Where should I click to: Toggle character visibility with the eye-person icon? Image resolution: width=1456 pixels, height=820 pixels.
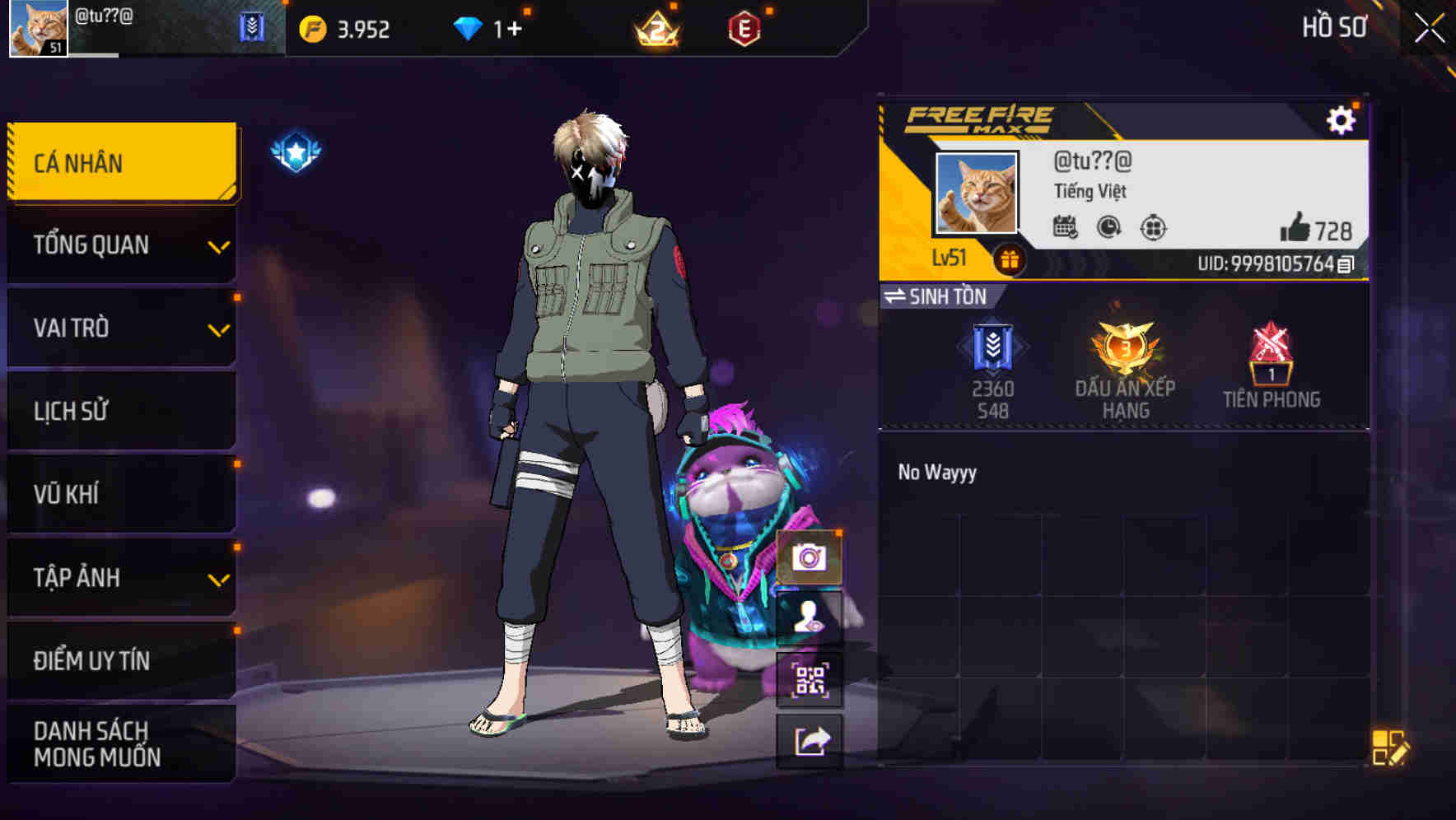(x=810, y=619)
